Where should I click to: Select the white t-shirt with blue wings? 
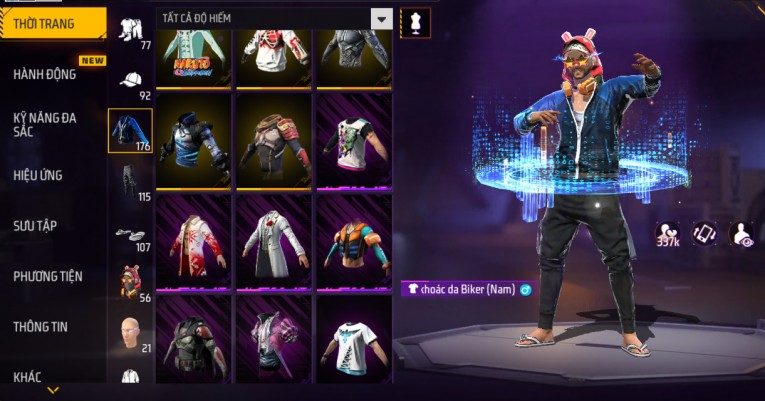(x=353, y=340)
